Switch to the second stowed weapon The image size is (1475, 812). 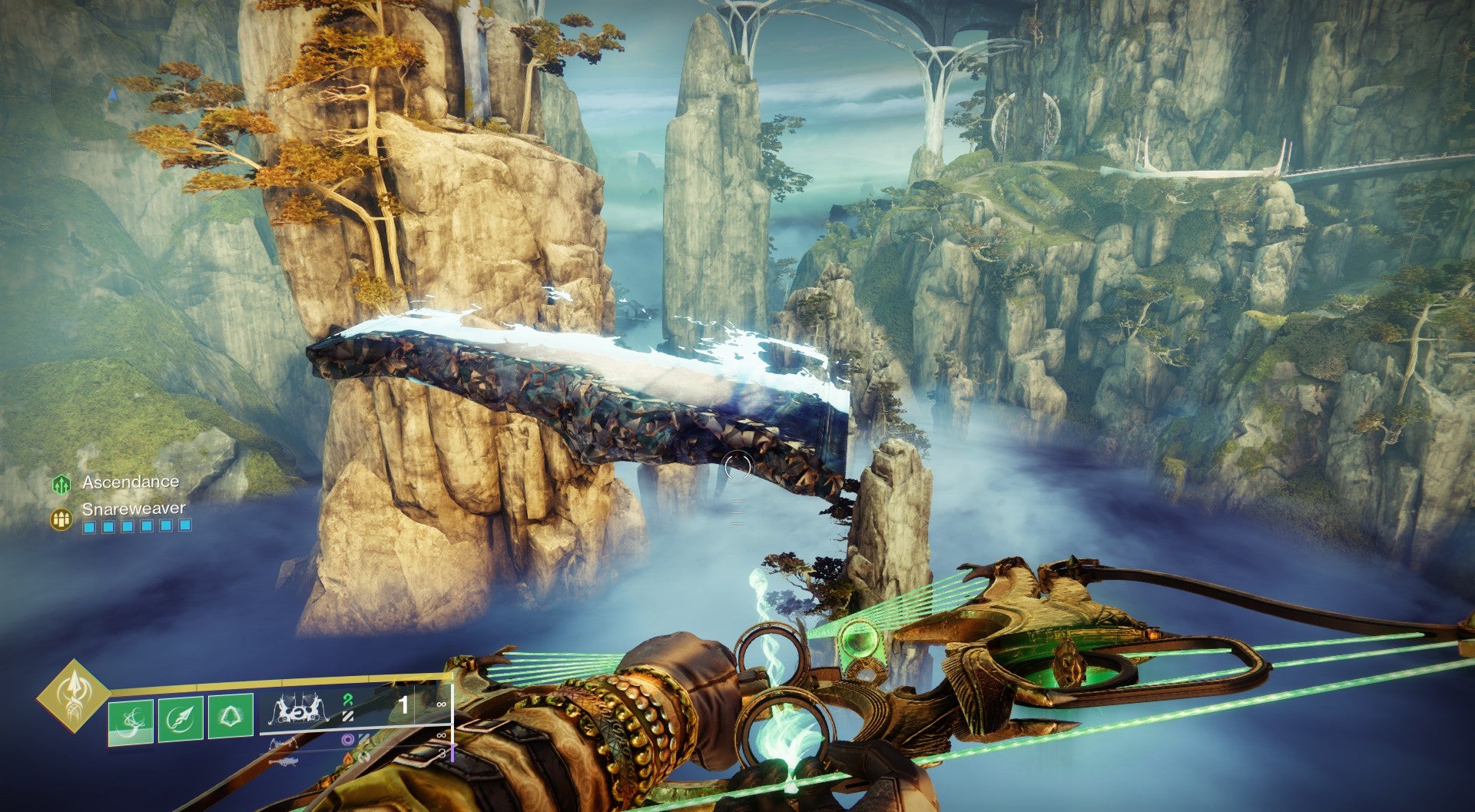coord(283,742)
